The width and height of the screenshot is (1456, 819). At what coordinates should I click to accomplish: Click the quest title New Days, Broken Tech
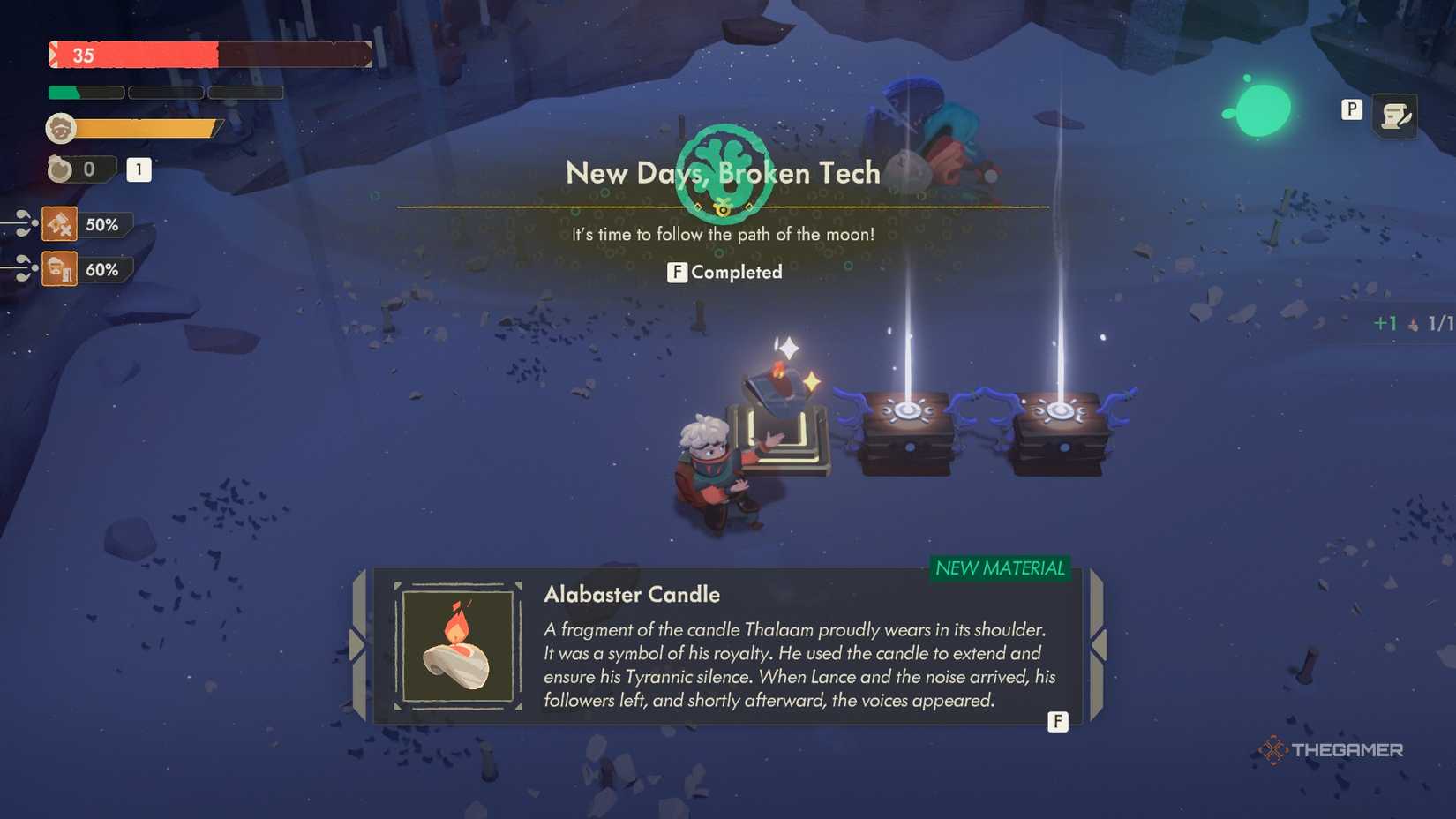[x=723, y=174]
